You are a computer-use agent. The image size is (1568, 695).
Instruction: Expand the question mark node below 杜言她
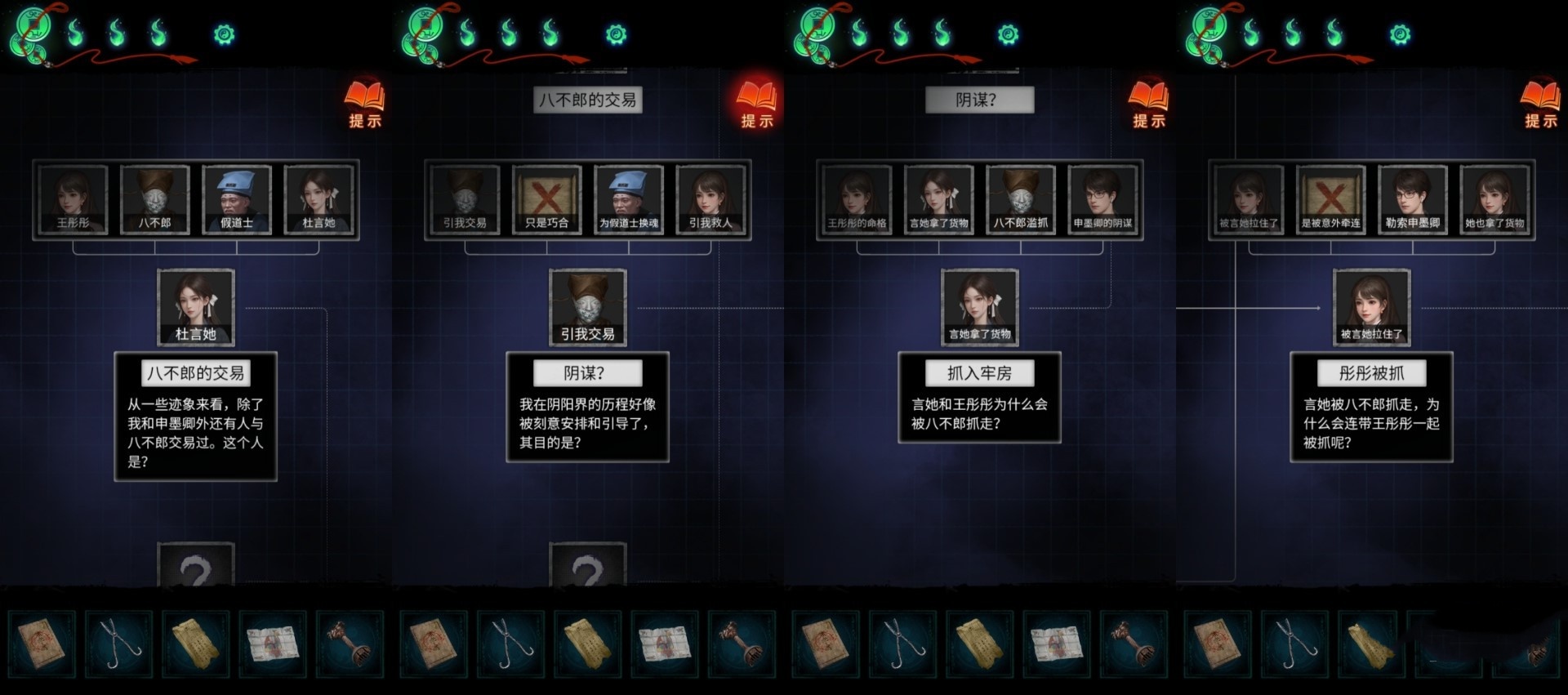tap(197, 566)
